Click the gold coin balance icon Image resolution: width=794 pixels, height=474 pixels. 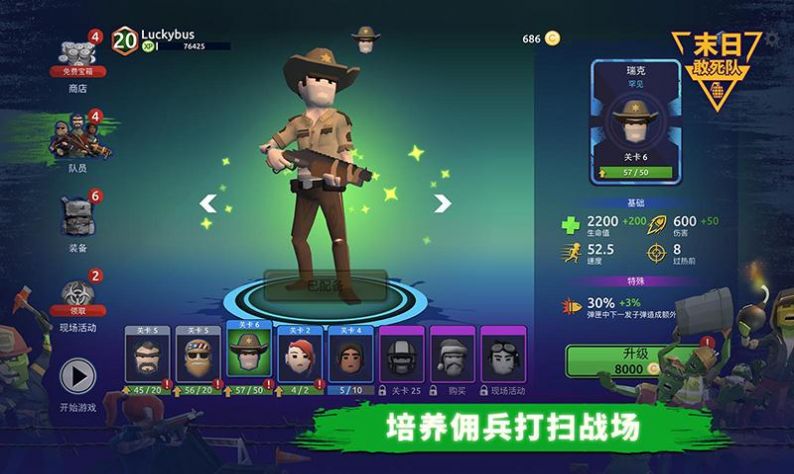click(x=553, y=39)
